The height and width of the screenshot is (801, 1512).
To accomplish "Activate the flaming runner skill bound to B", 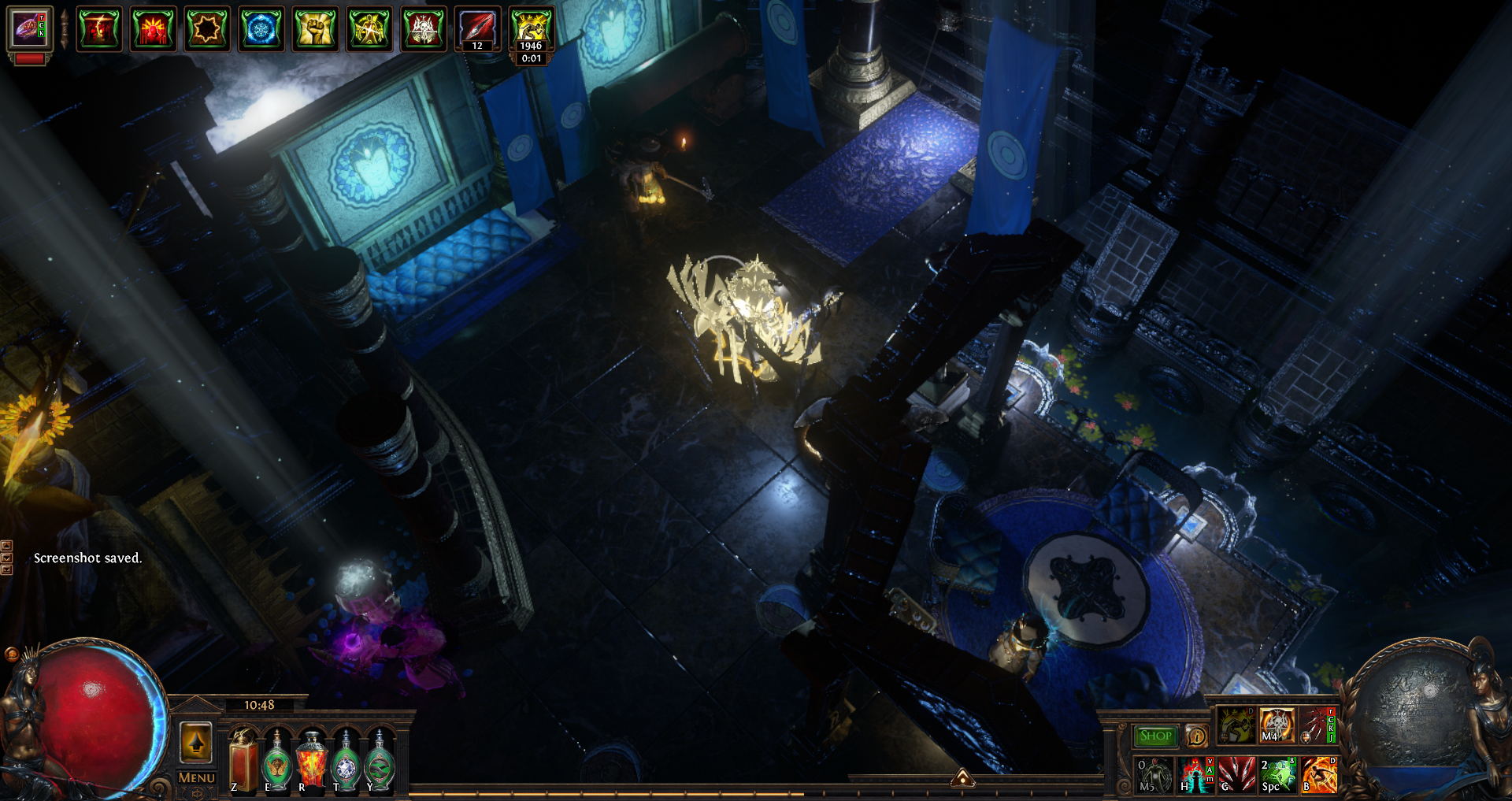I will (x=1319, y=774).
